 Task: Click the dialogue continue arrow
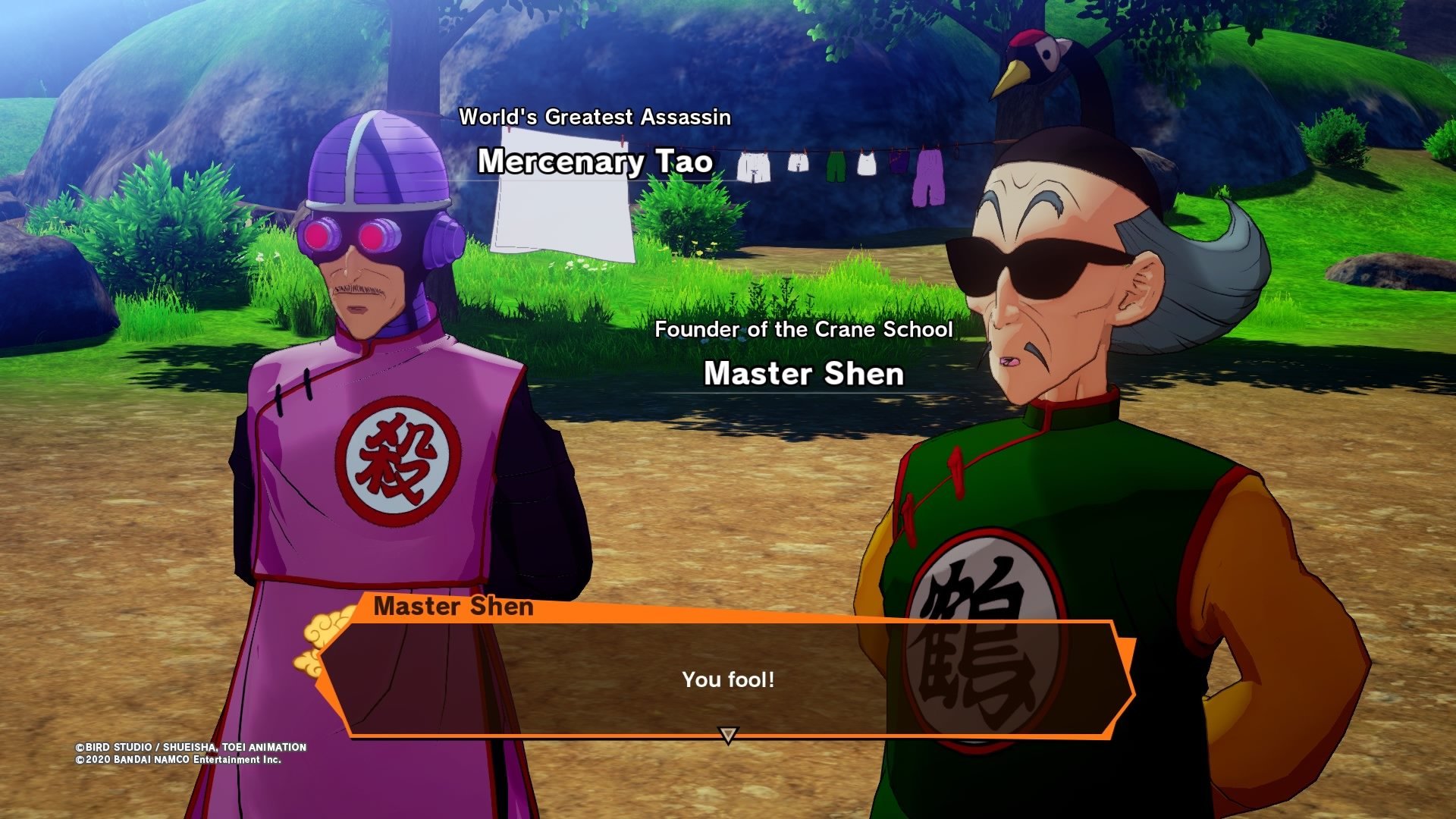pos(728,735)
